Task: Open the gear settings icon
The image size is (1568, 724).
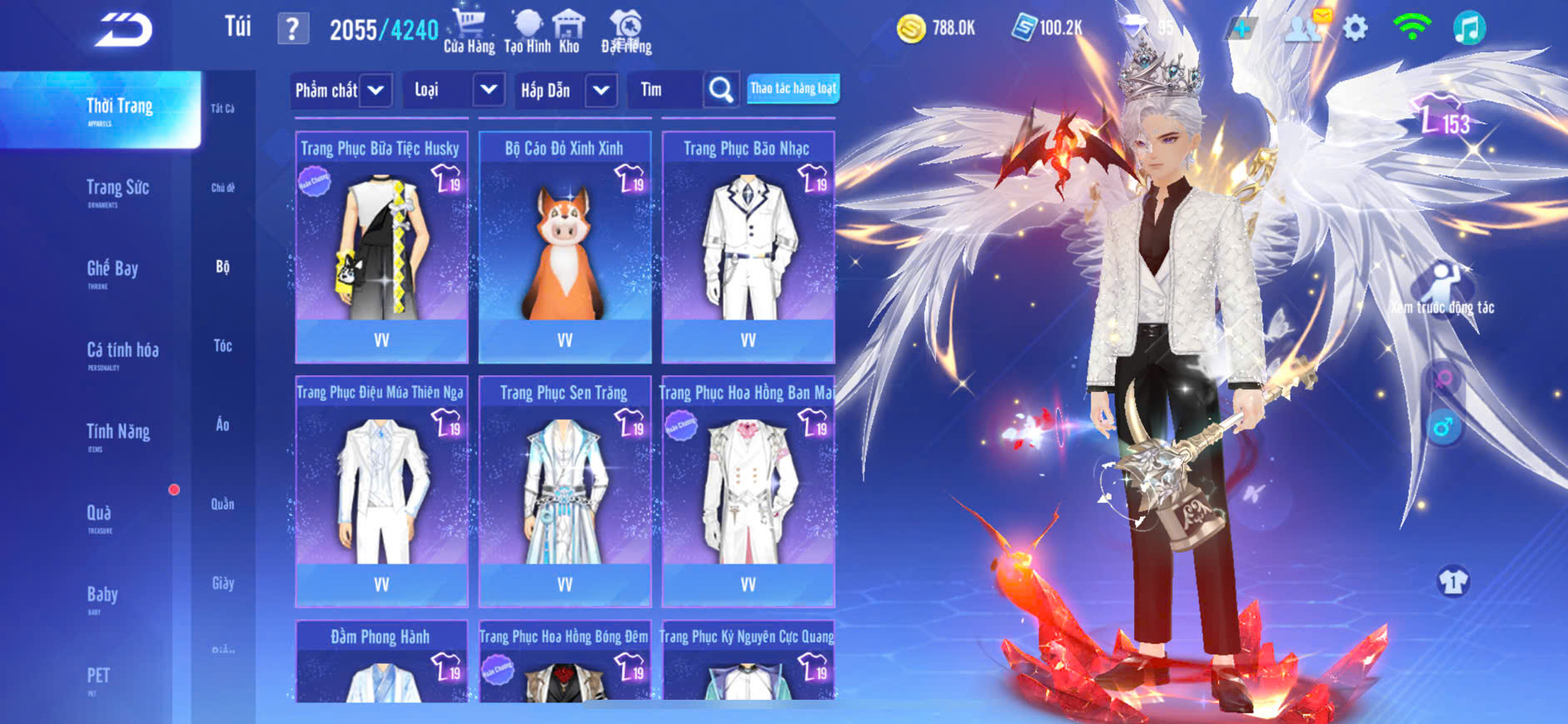Action: [x=1356, y=29]
